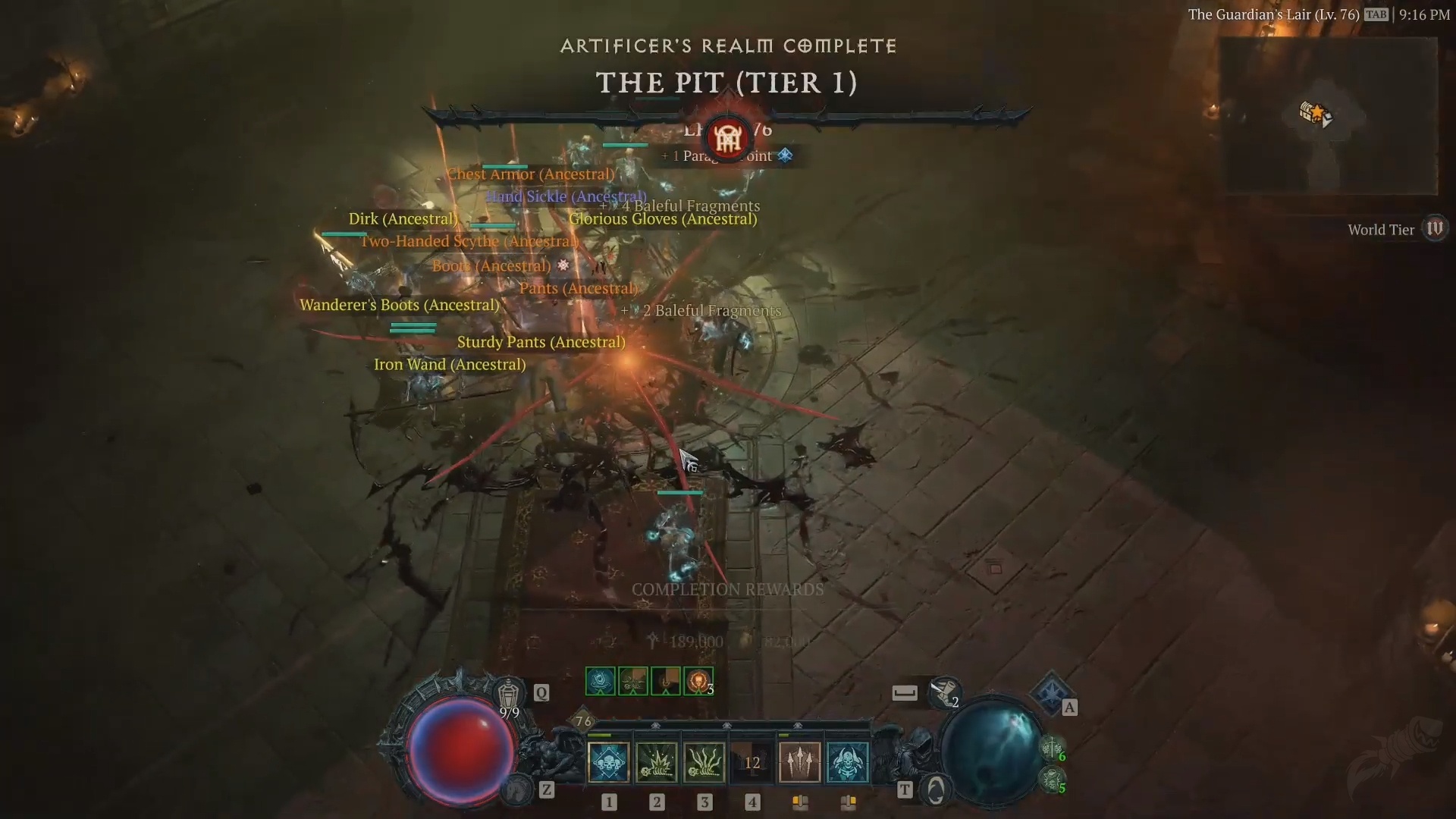Click the lantern icon showing 9/9
The image size is (1456, 819).
(507, 692)
